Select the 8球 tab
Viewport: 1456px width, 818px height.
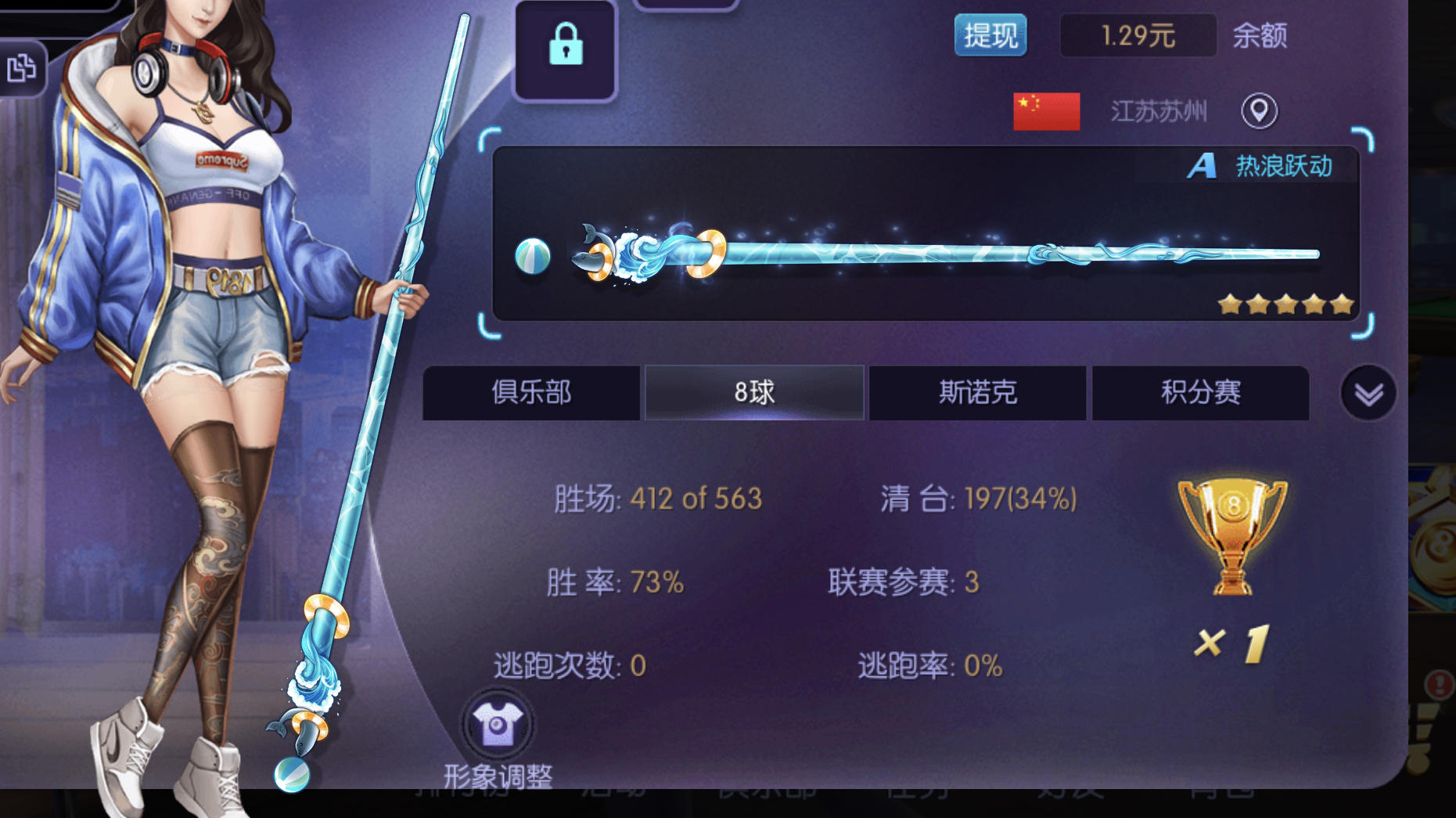(x=753, y=393)
